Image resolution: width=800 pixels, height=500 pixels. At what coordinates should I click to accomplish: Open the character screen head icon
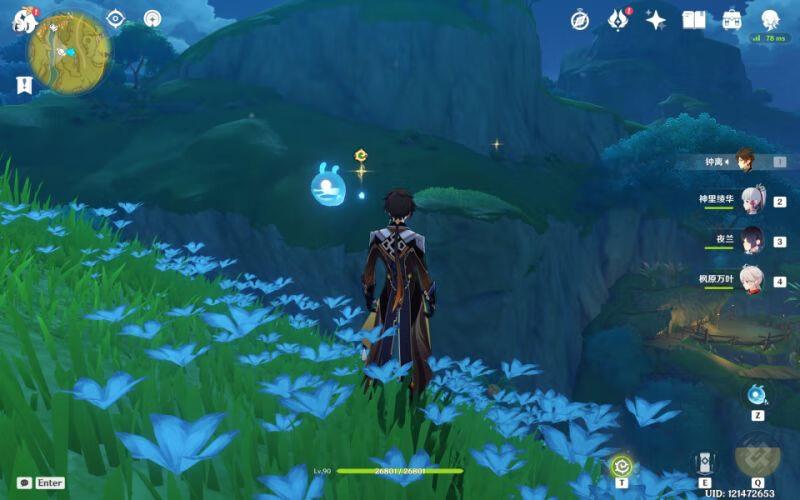click(770, 20)
